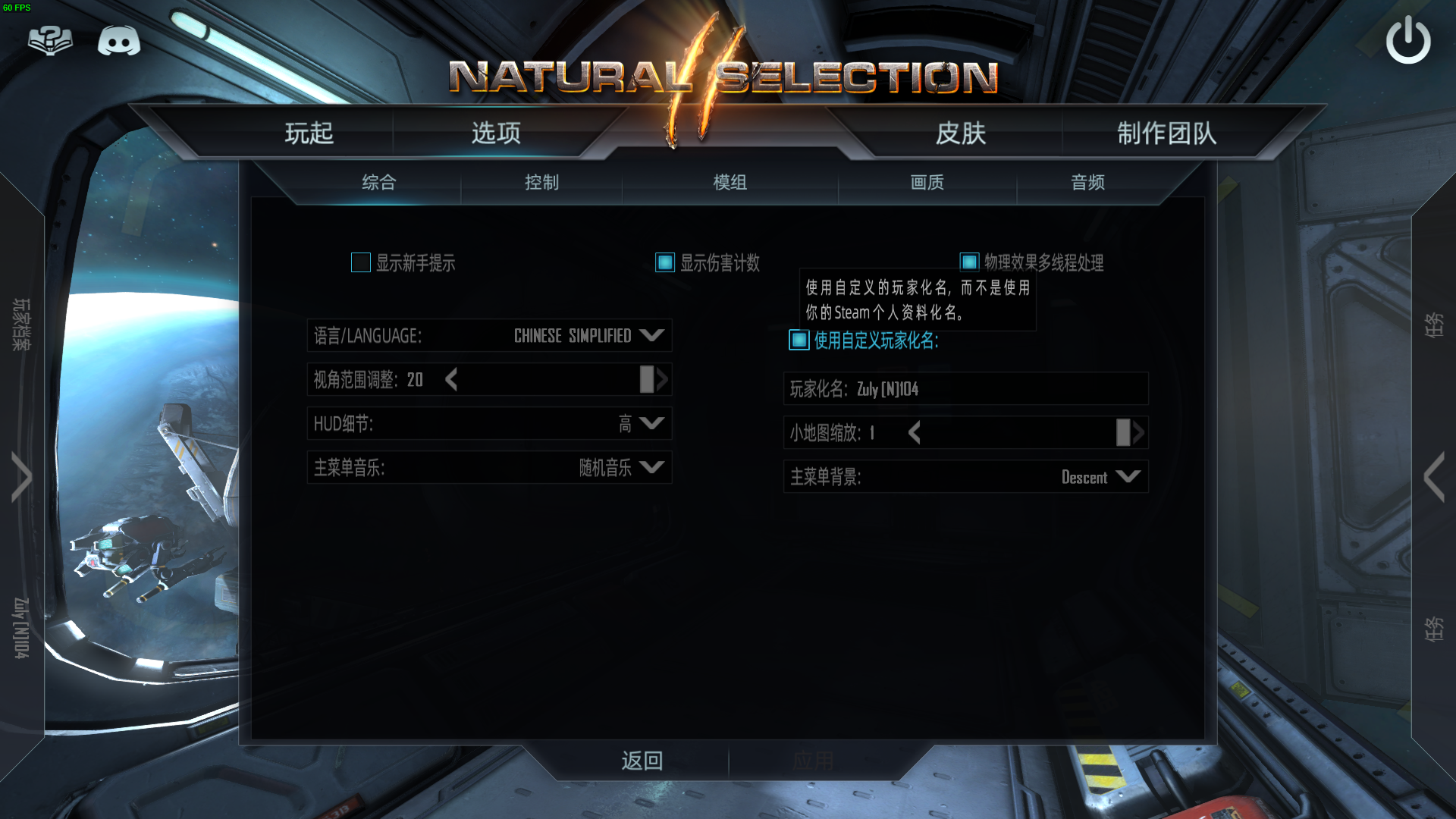Image resolution: width=1456 pixels, height=819 pixels.
Task: Open the 制作团队 credits menu
Action: tap(1166, 133)
